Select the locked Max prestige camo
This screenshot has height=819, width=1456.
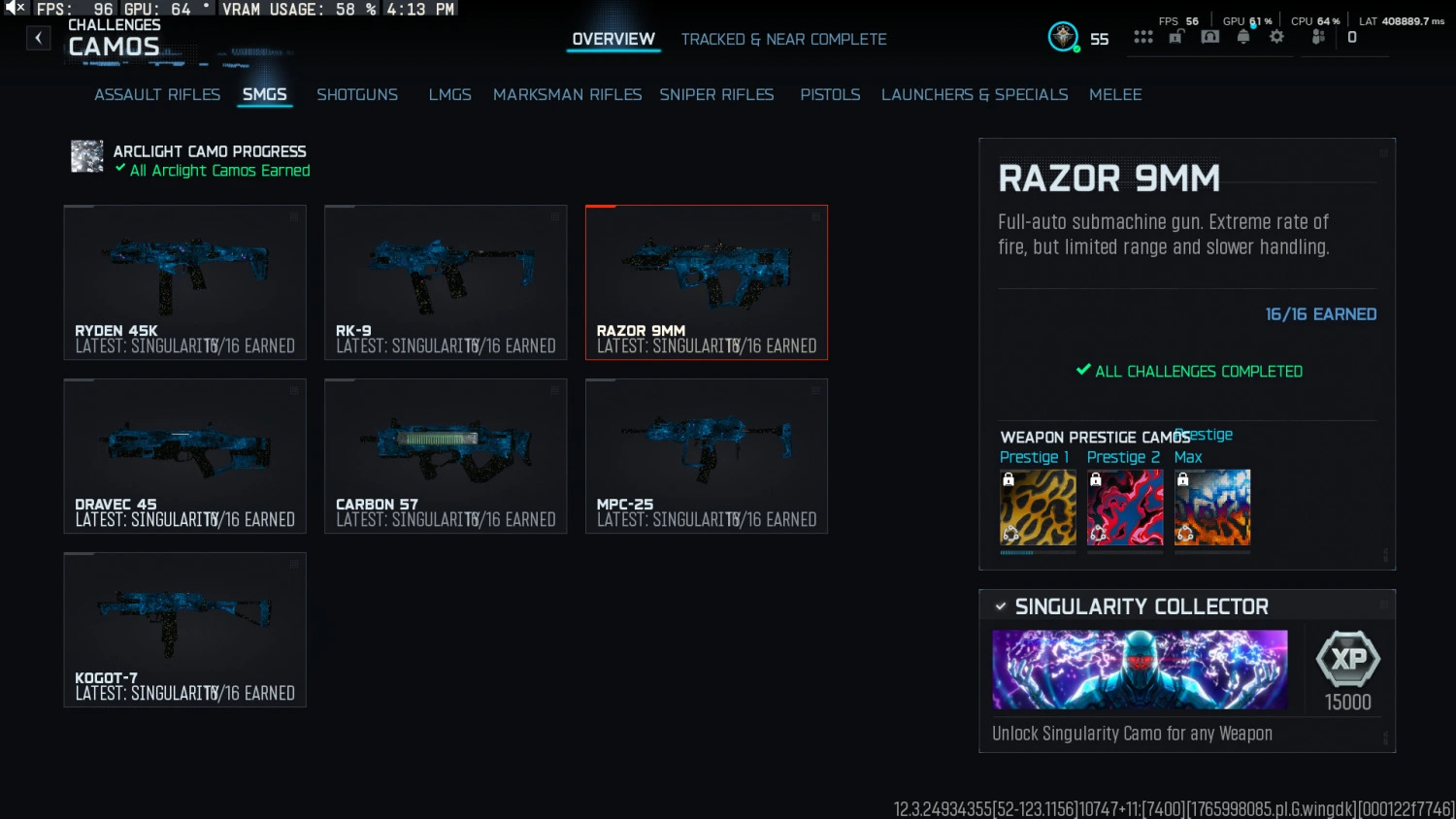1211,507
